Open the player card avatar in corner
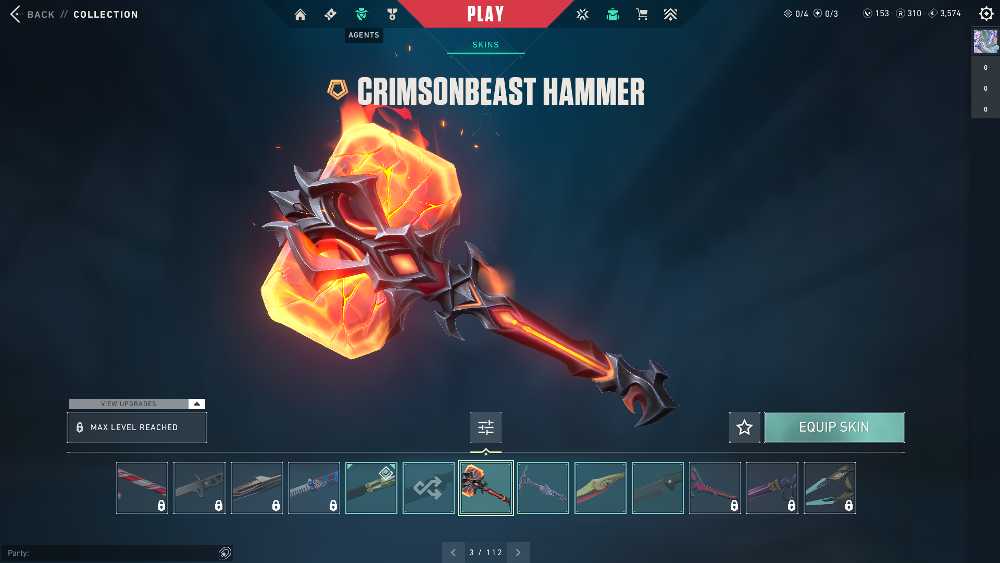 (x=985, y=41)
